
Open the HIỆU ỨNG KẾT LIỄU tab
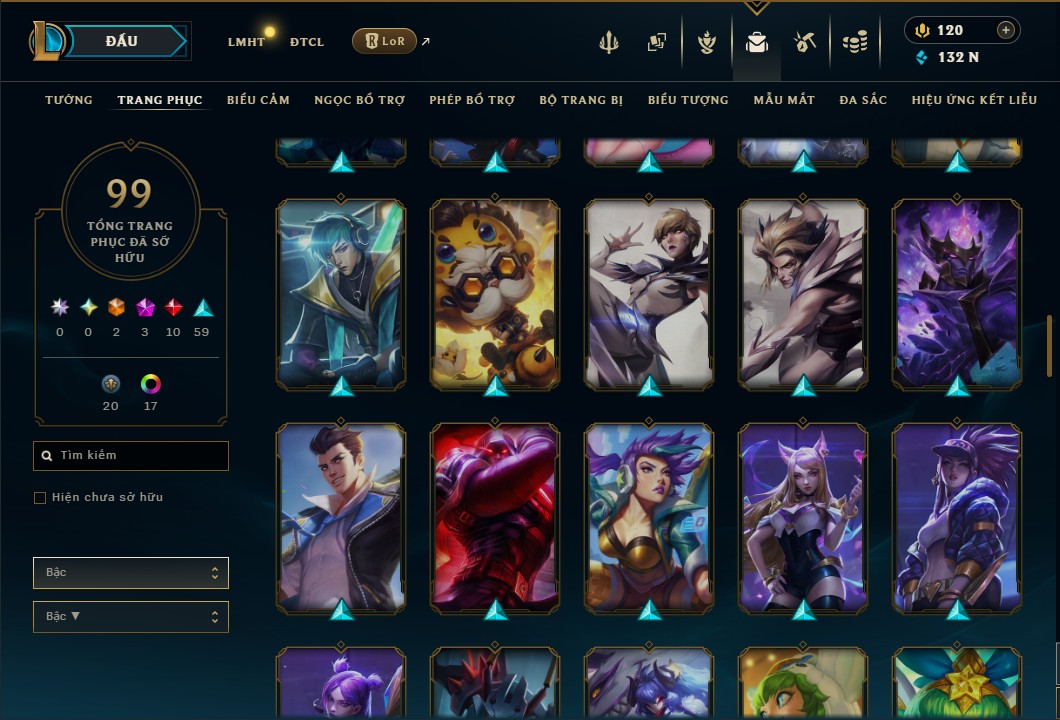point(974,100)
